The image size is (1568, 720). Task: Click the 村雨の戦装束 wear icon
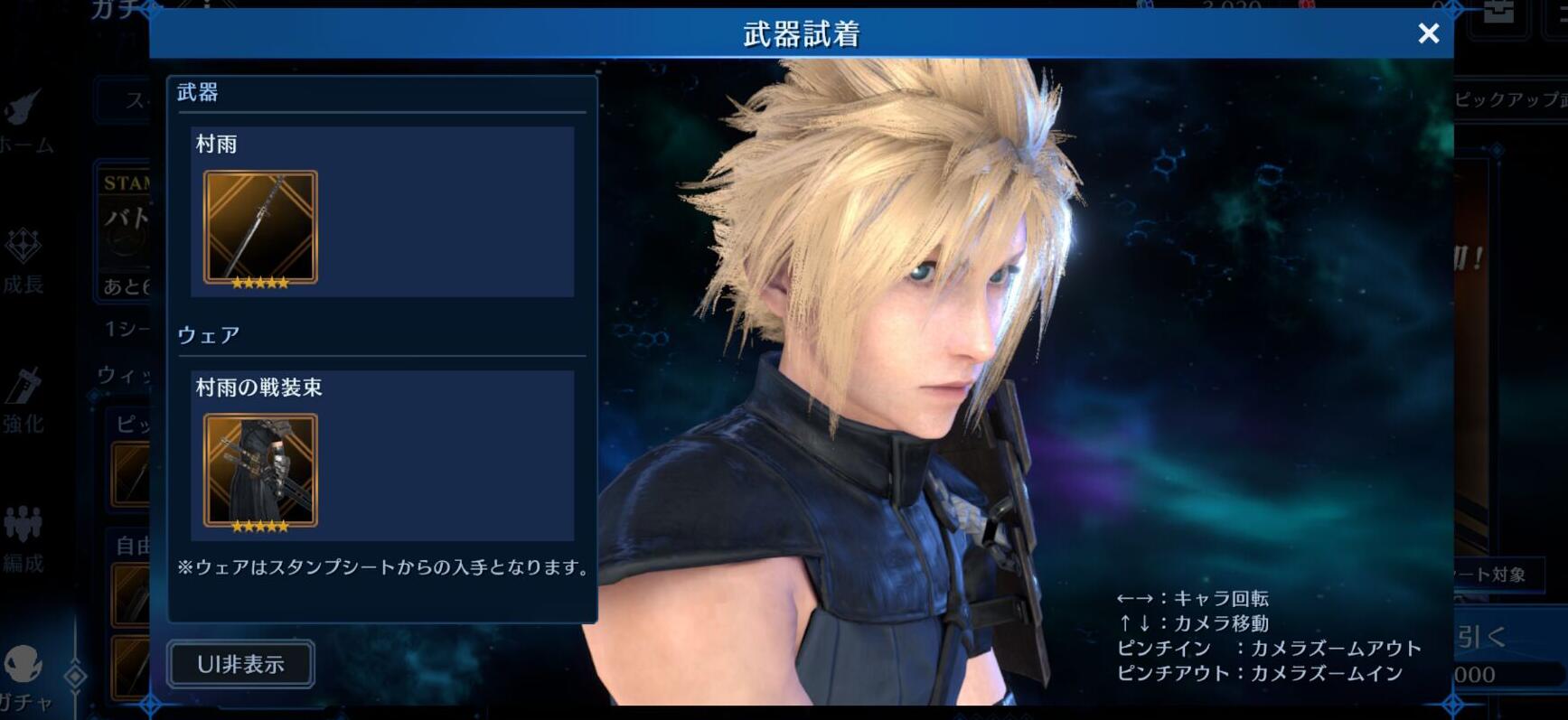pos(258,470)
